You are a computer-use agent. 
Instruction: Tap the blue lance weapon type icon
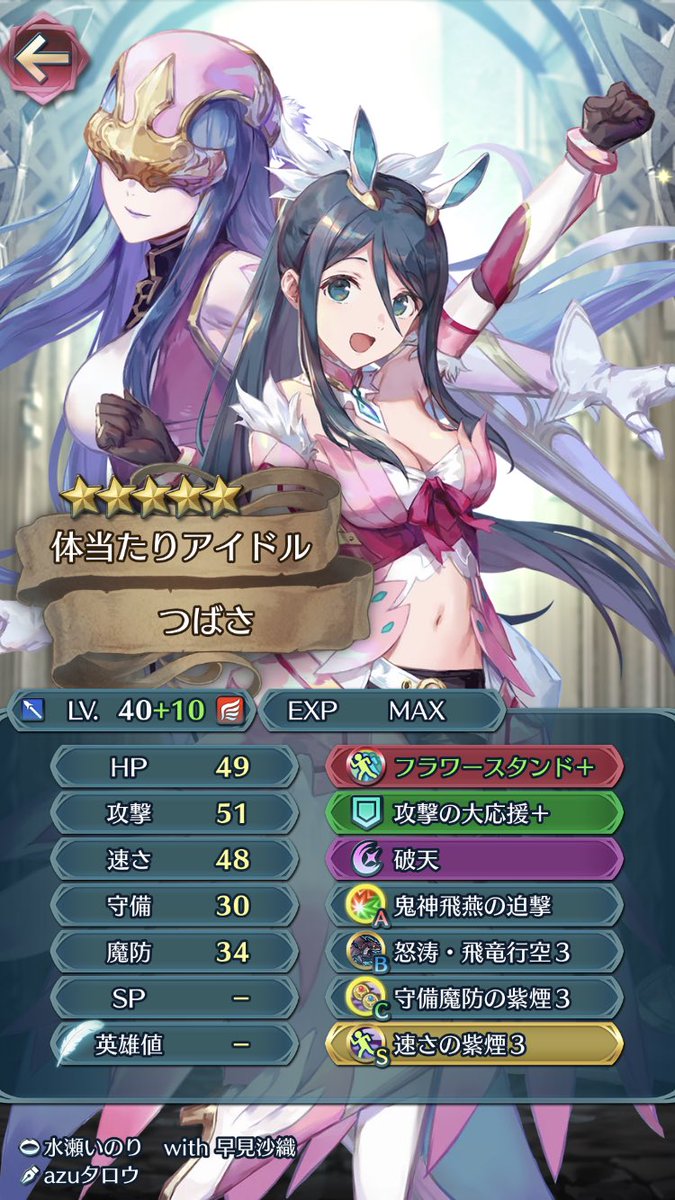click(x=30, y=710)
